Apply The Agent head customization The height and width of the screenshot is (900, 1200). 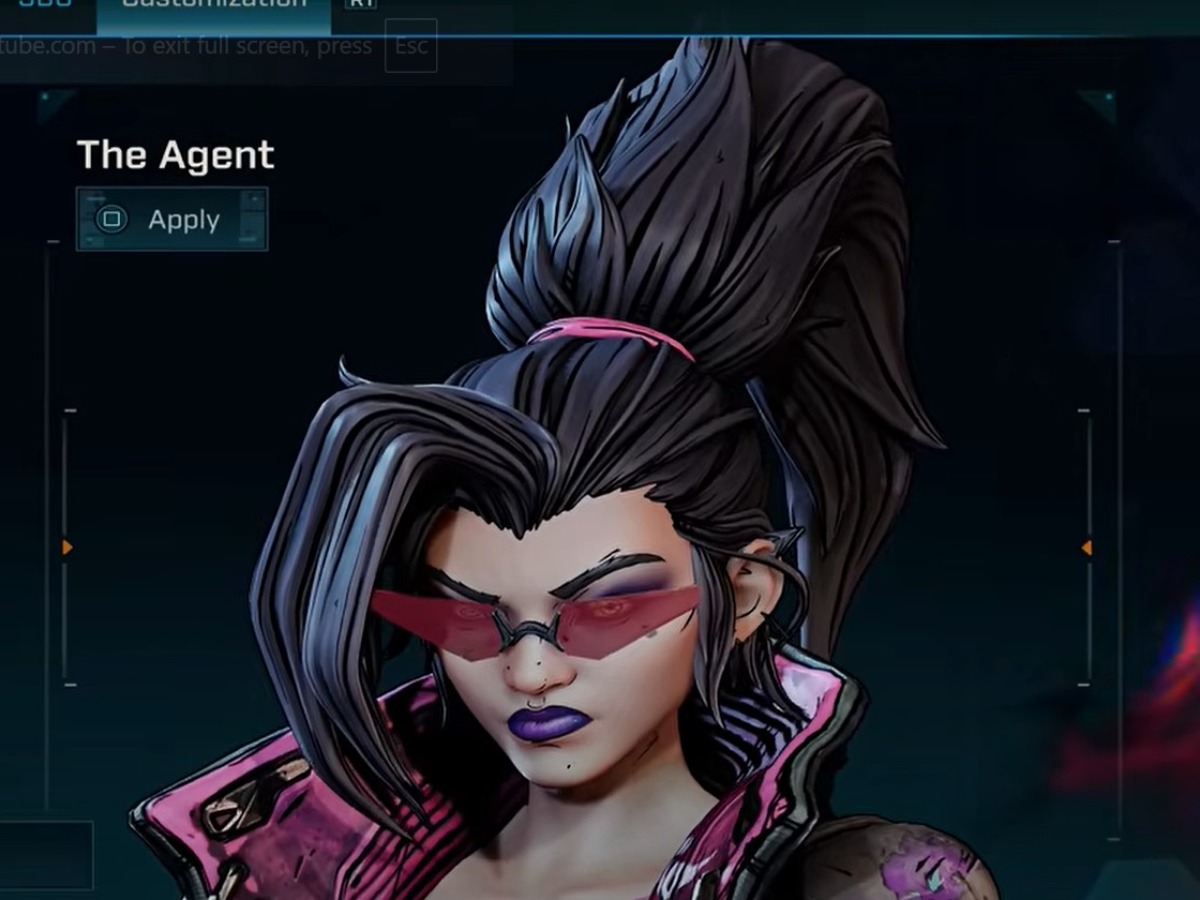(172, 220)
